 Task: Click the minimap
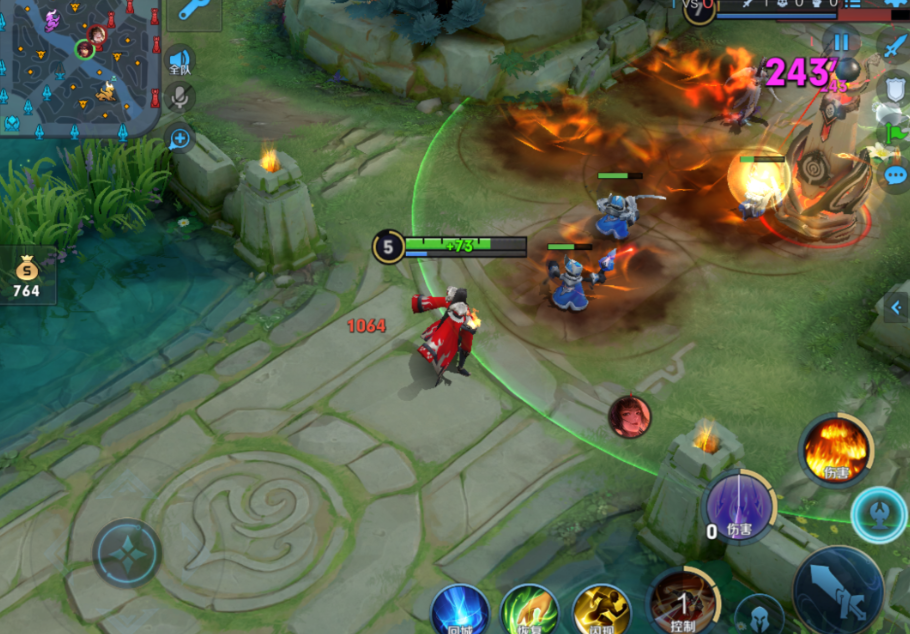(x=80, y=68)
